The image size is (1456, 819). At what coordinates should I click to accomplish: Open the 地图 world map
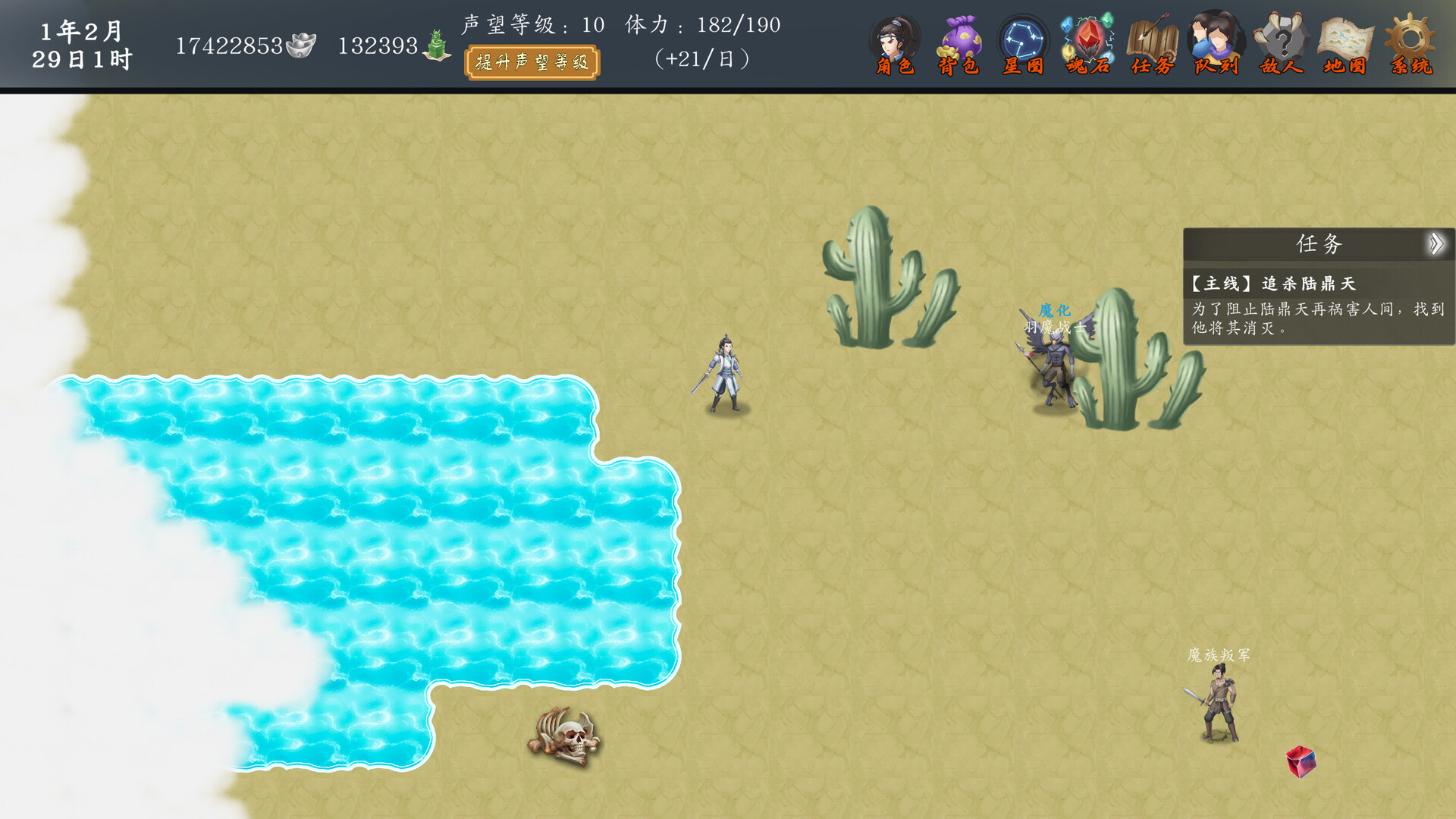pos(1345,45)
